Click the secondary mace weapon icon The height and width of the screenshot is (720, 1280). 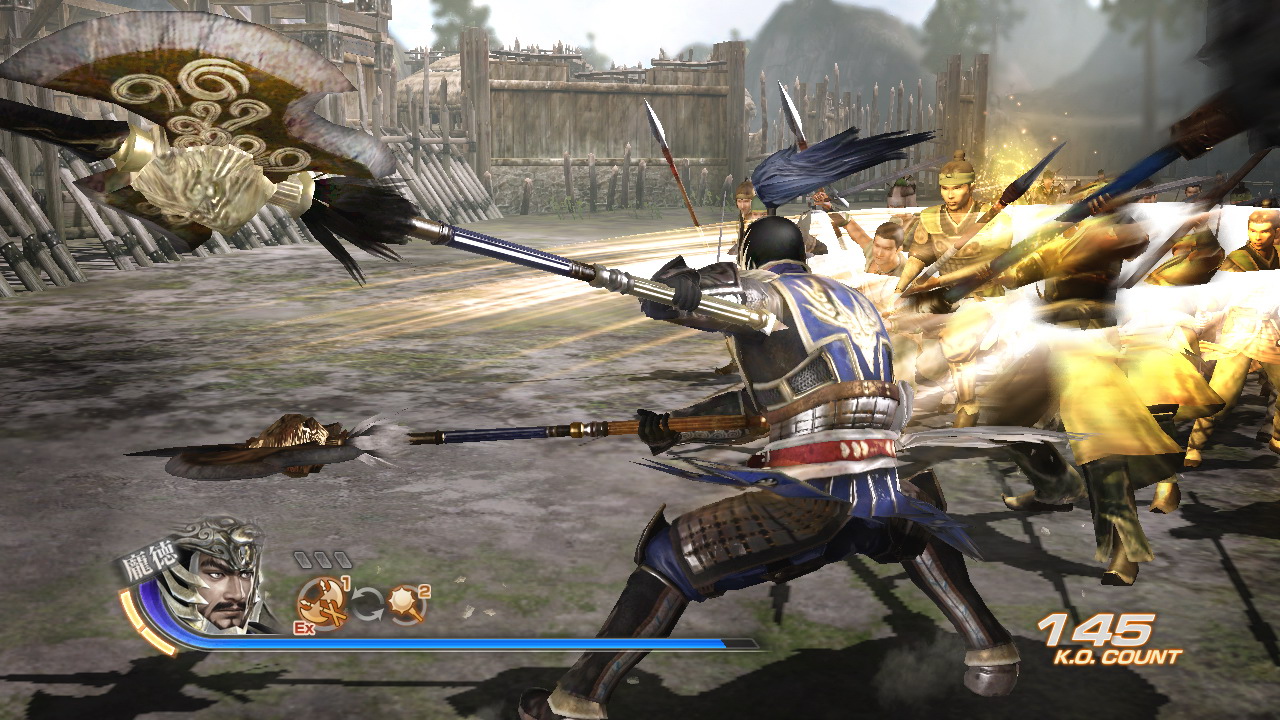pos(402,603)
